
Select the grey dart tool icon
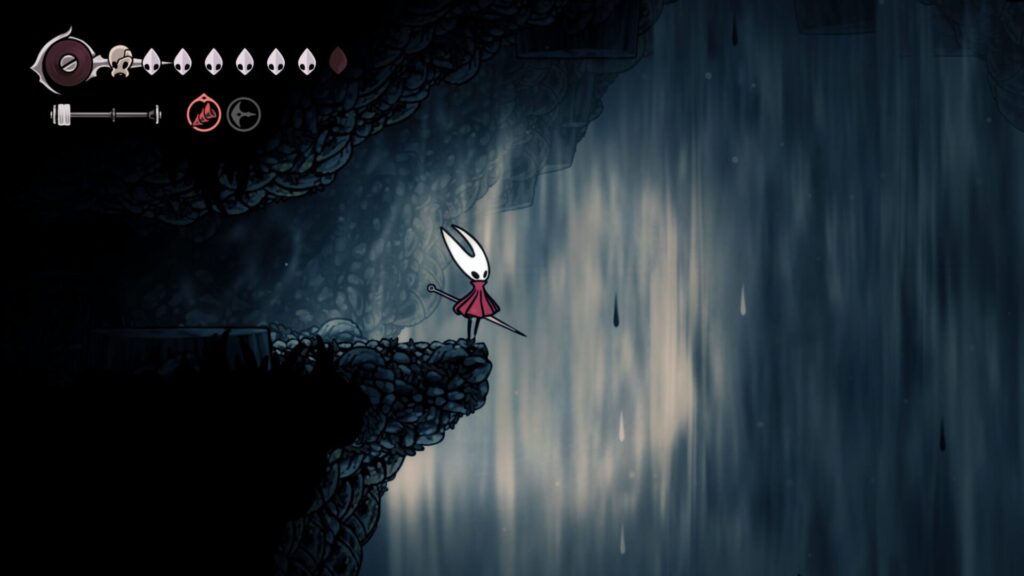click(243, 114)
